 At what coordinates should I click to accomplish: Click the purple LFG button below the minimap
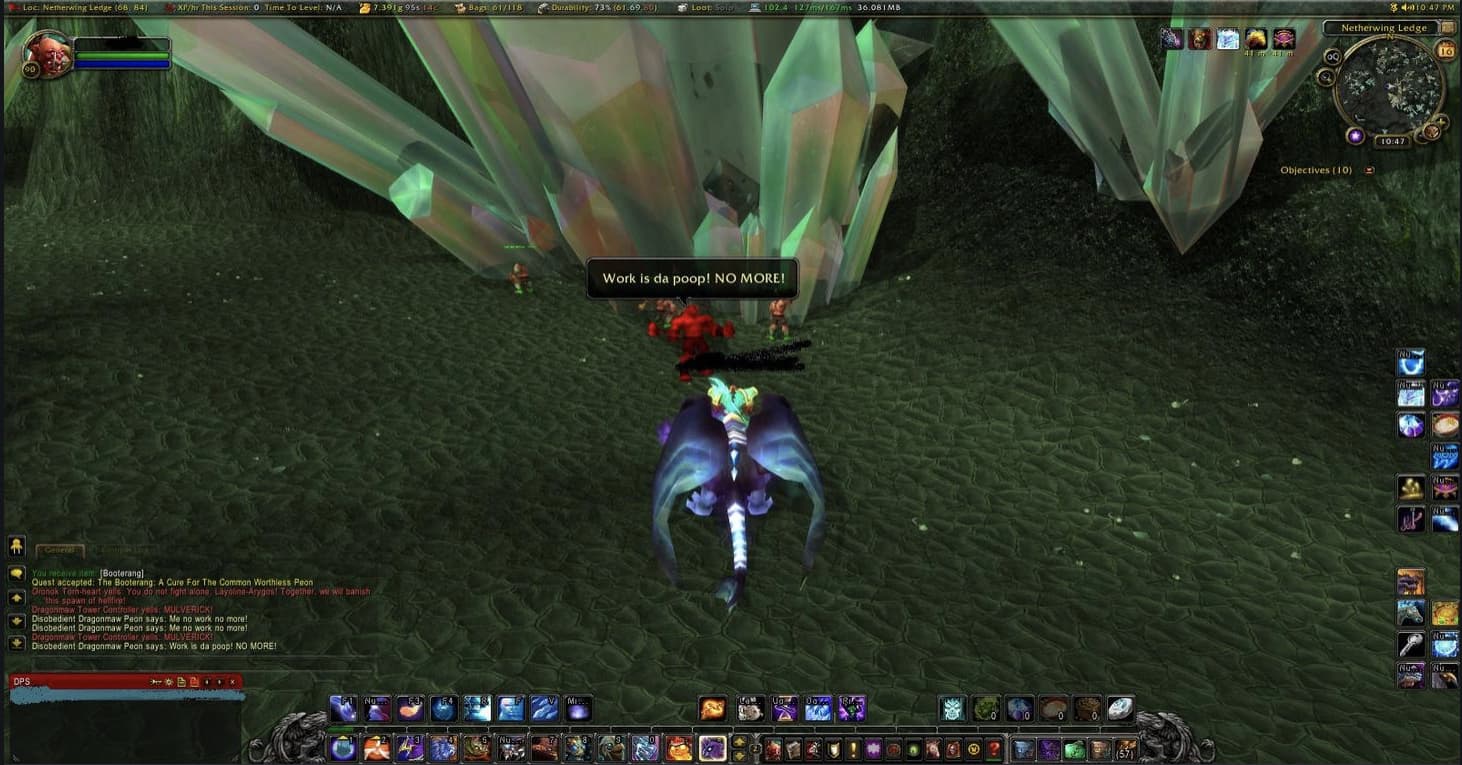coord(1356,137)
